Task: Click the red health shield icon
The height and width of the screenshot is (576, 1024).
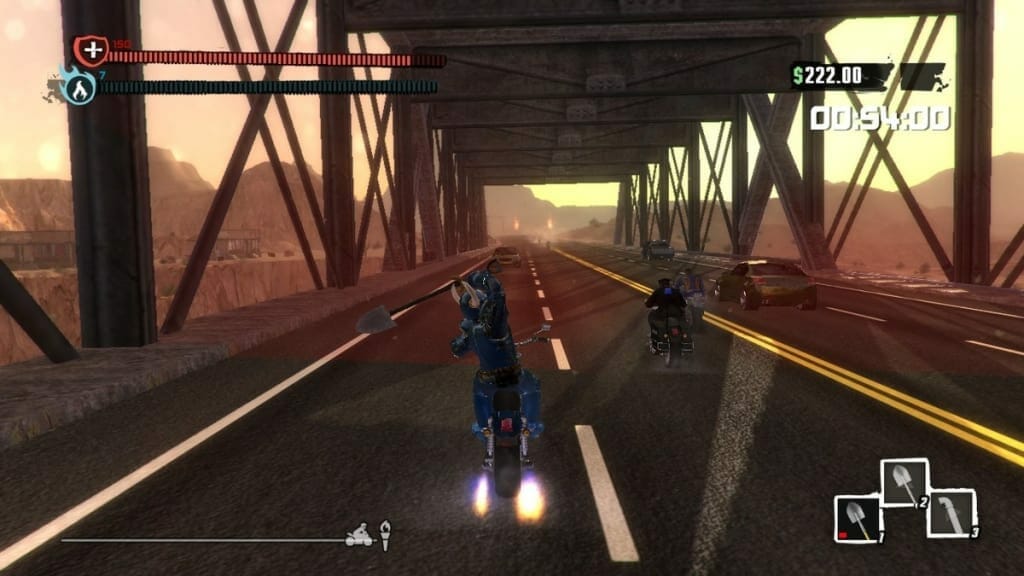Action: coord(89,51)
